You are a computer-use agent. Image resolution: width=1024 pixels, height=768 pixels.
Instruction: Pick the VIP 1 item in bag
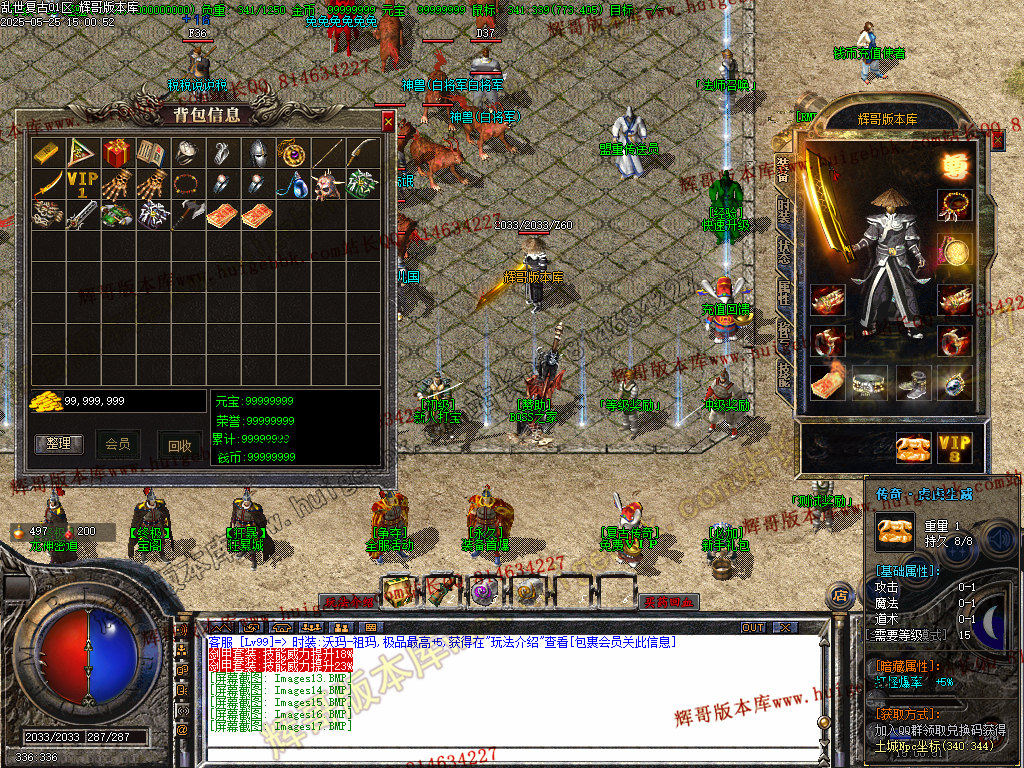tap(81, 185)
